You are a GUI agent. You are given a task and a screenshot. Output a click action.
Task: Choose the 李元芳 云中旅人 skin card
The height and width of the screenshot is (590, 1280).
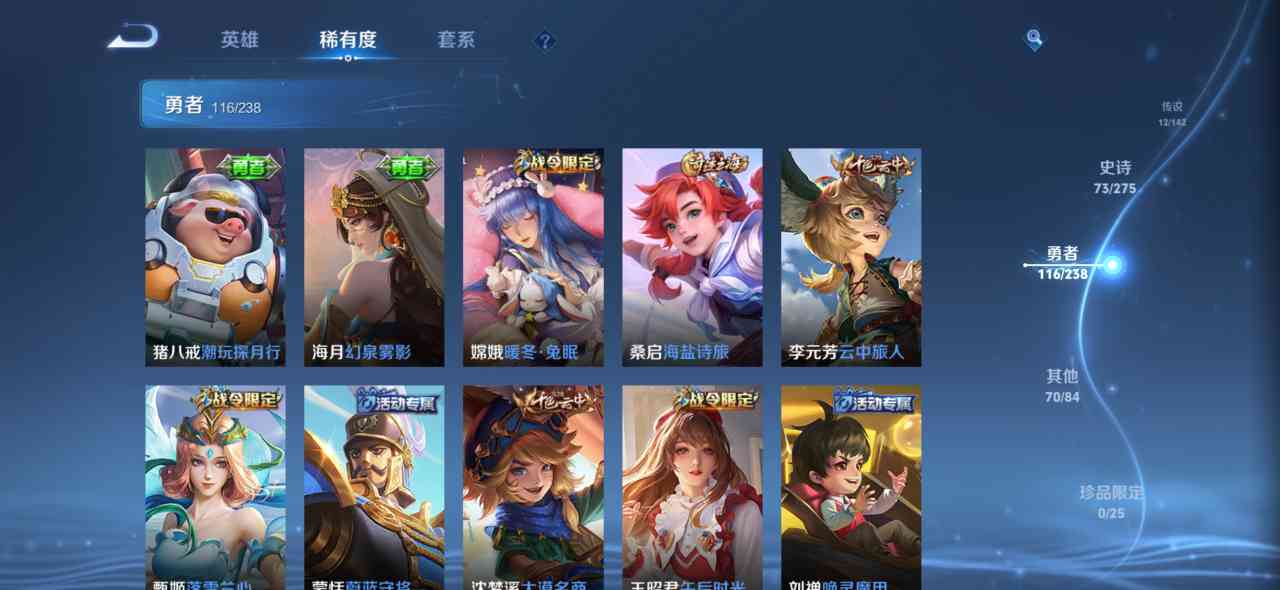pos(851,257)
